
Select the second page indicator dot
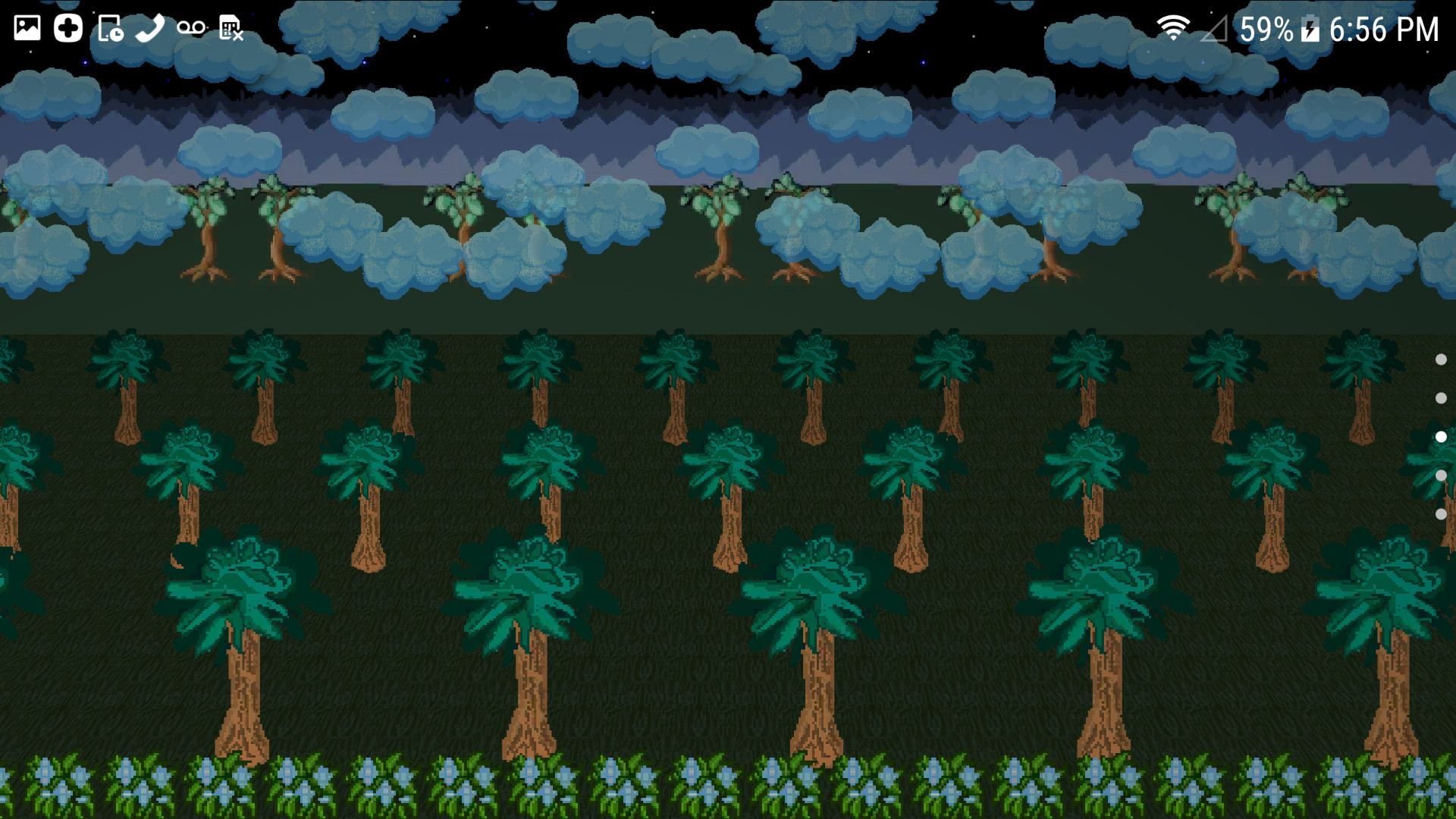[x=1440, y=397]
